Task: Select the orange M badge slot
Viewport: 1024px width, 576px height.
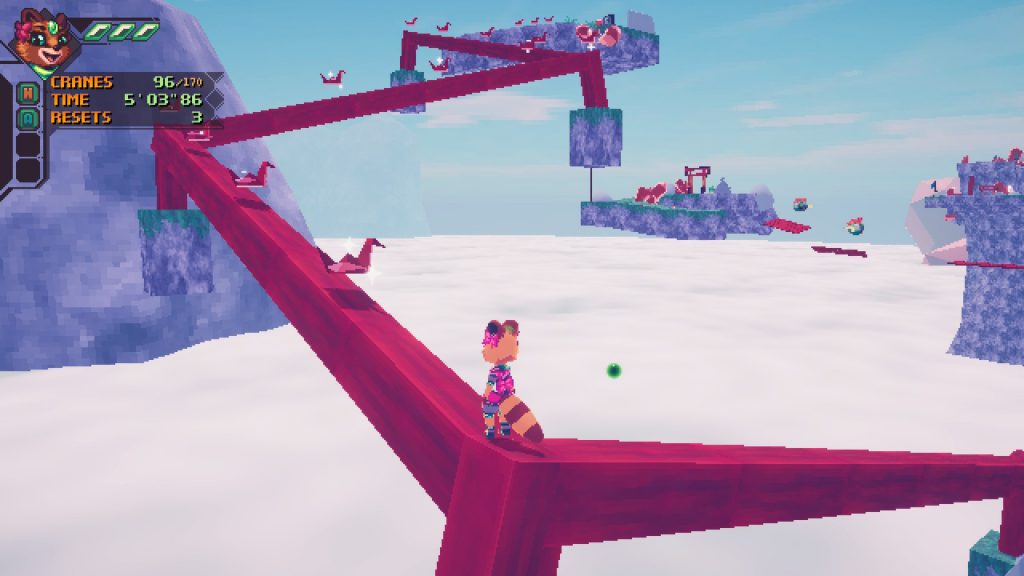Action: pos(28,93)
